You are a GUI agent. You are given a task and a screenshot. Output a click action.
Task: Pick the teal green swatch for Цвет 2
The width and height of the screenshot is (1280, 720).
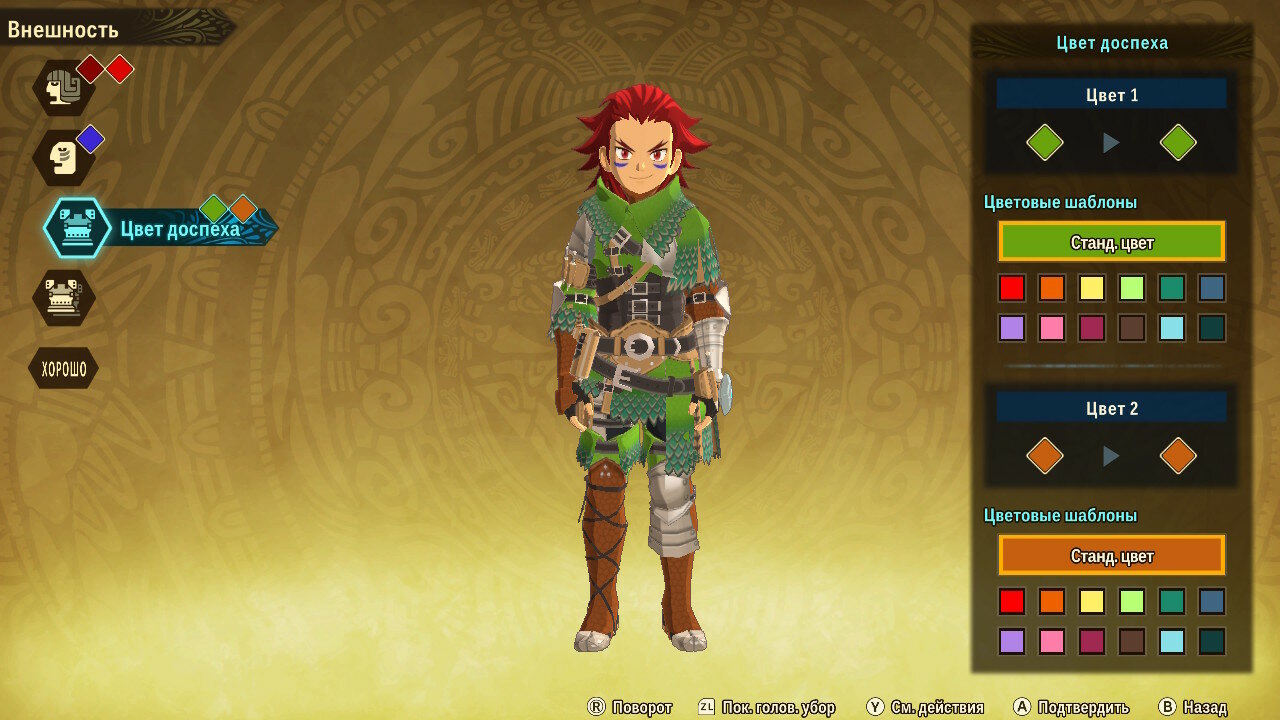coord(1172,601)
